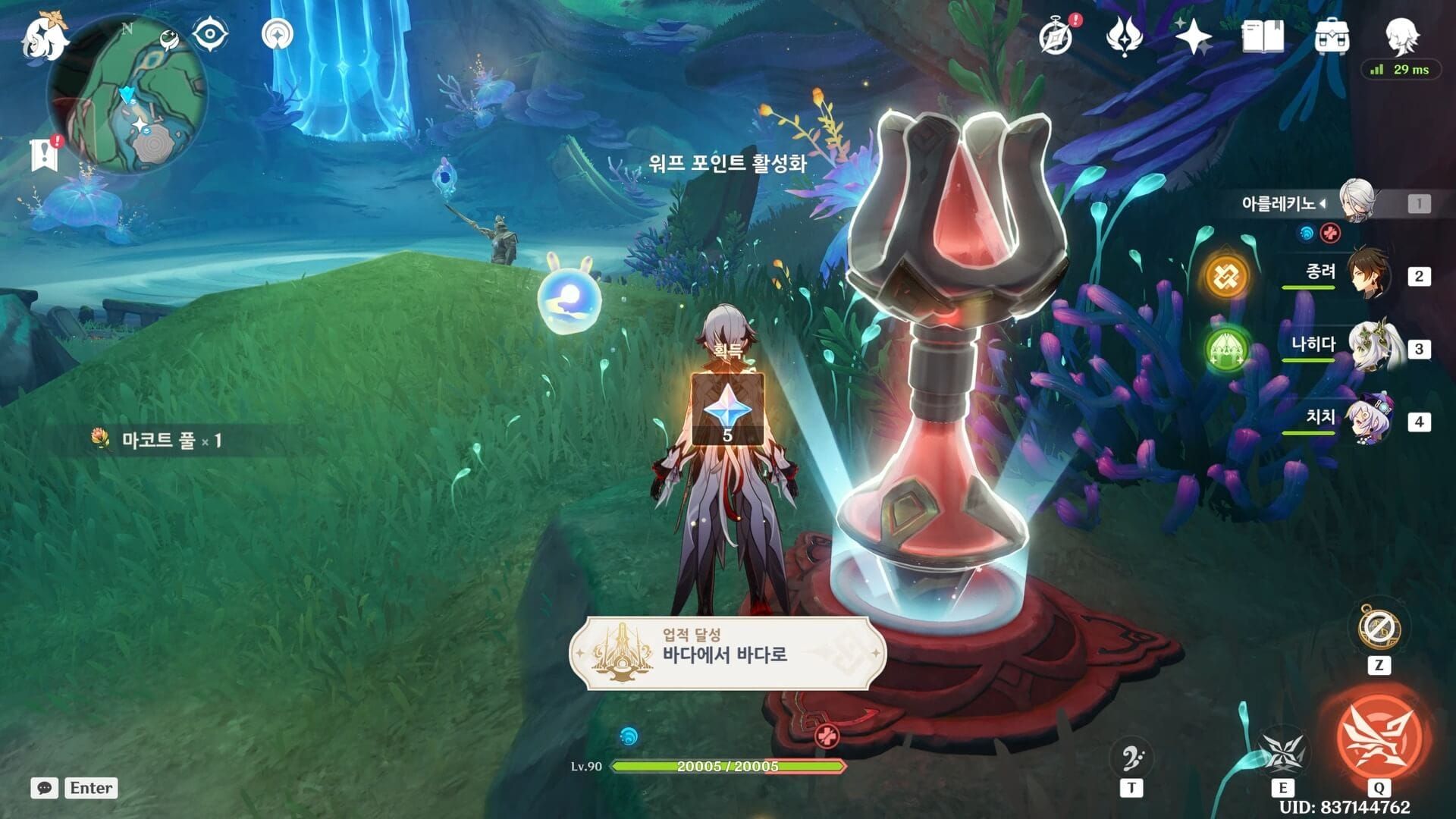
Task: Open the adventurer handbook book icon
Action: tap(1263, 36)
